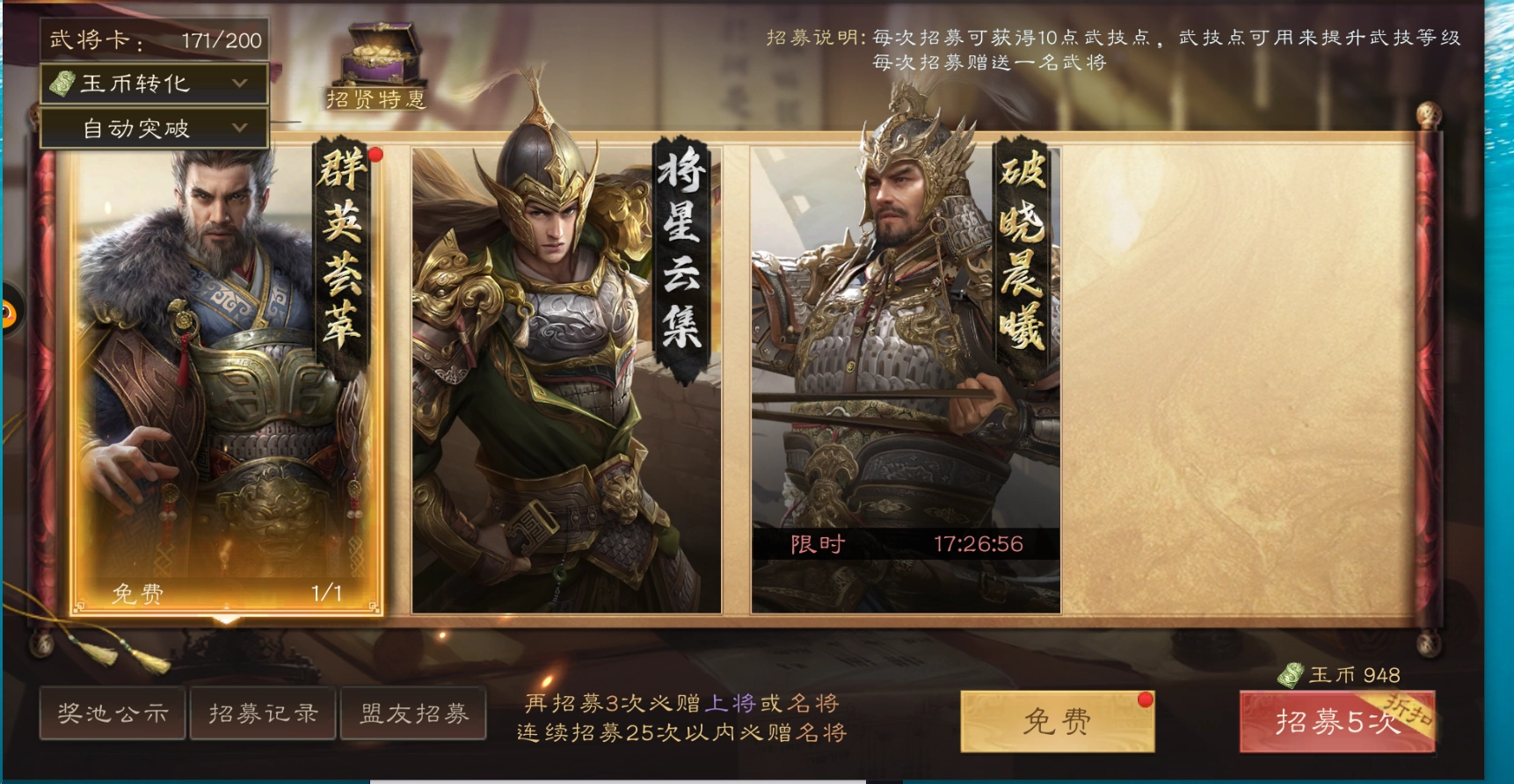Open 盟友招募 ally recruitment
This screenshot has width=1514, height=784.
pos(413,715)
